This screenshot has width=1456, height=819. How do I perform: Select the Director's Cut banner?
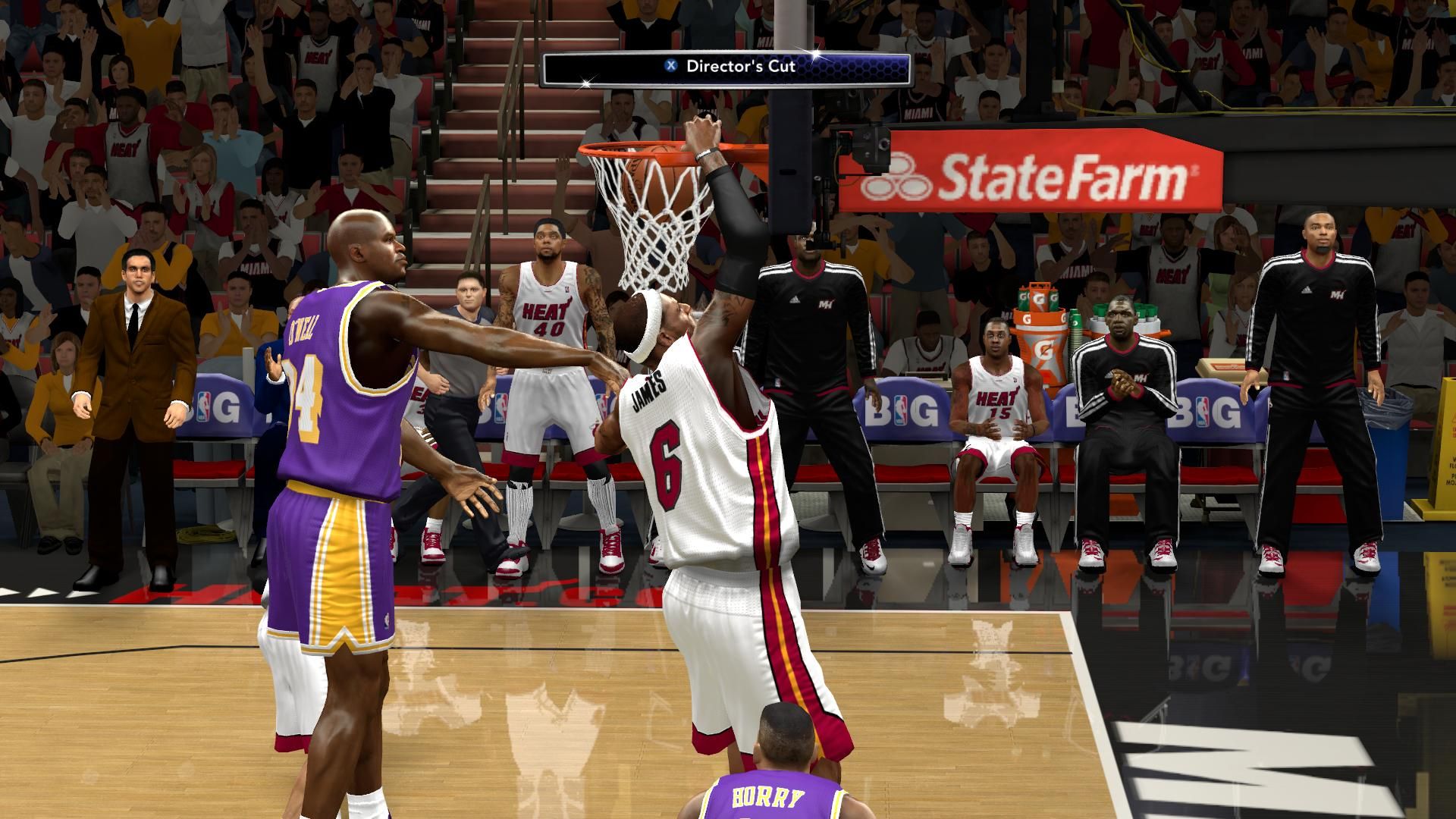(x=726, y=66)
